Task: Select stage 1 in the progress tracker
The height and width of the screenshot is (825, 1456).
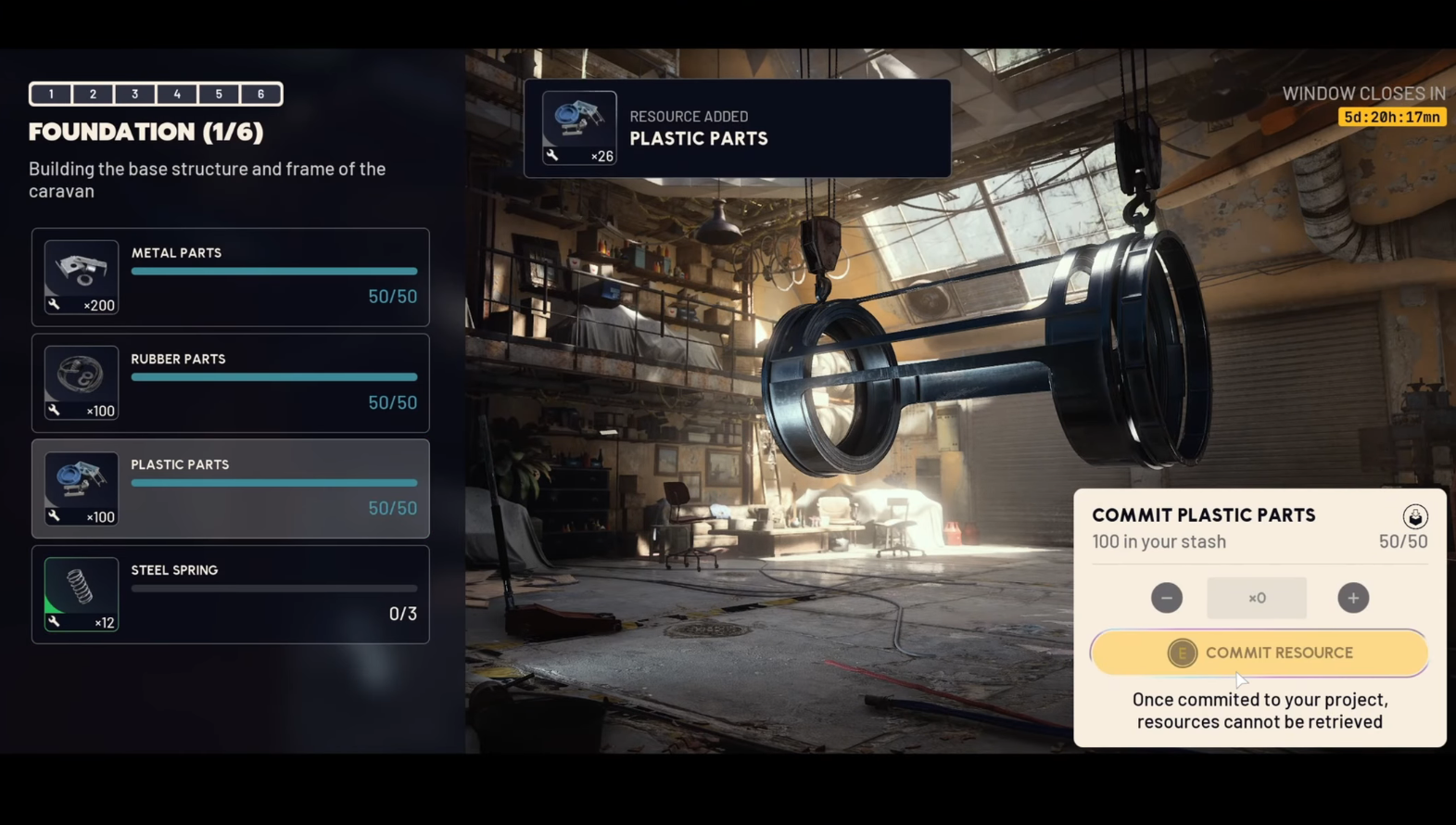Action: pos(51,94)
